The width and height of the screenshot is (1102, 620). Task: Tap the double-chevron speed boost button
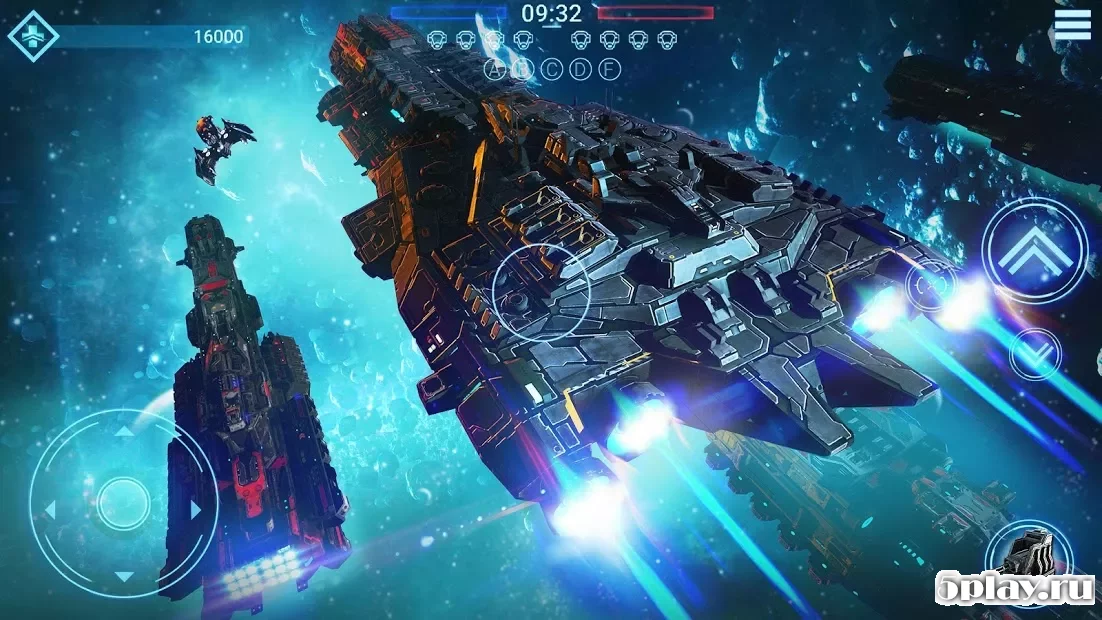pos(1034,250)
